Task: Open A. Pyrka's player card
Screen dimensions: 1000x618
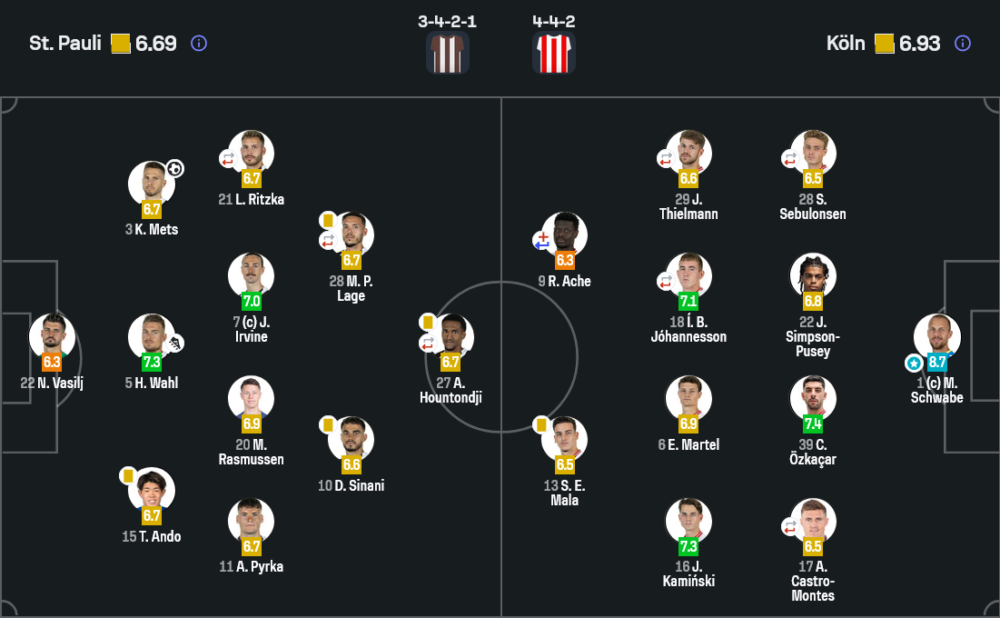Action: 251,521
